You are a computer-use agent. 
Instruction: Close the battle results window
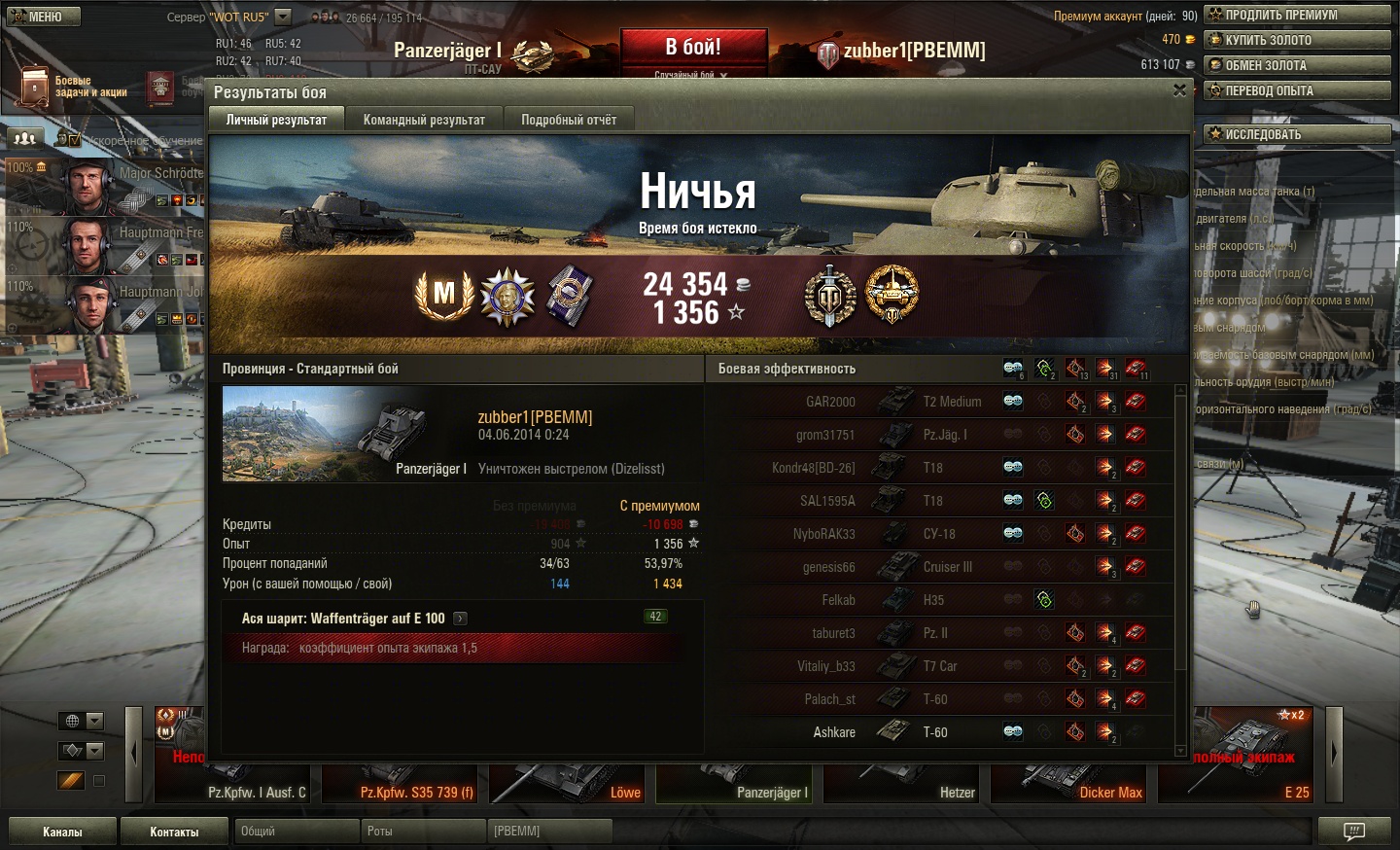(1179, 90)
